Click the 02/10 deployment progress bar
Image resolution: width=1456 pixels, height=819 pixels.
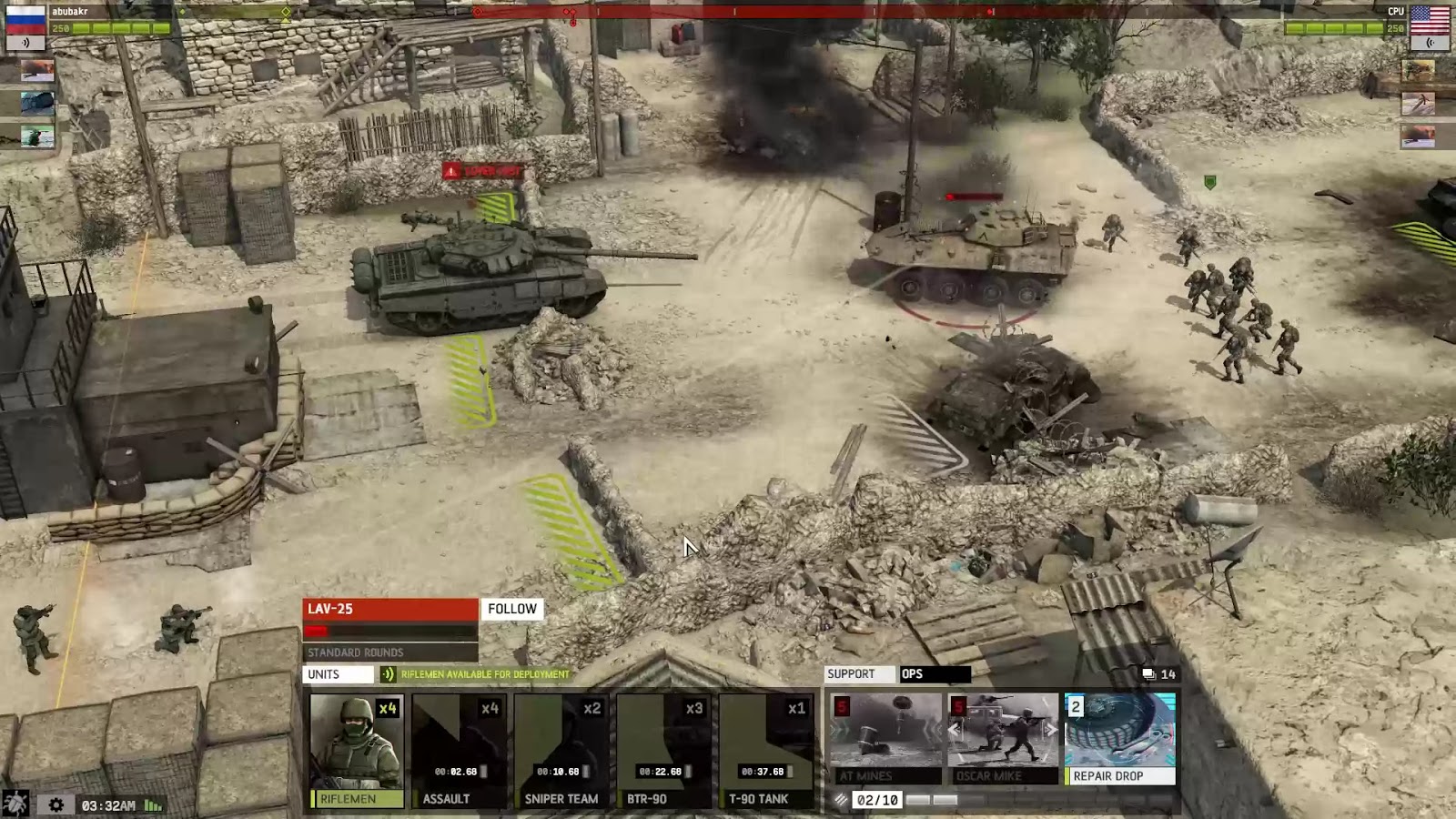[876, 800]
